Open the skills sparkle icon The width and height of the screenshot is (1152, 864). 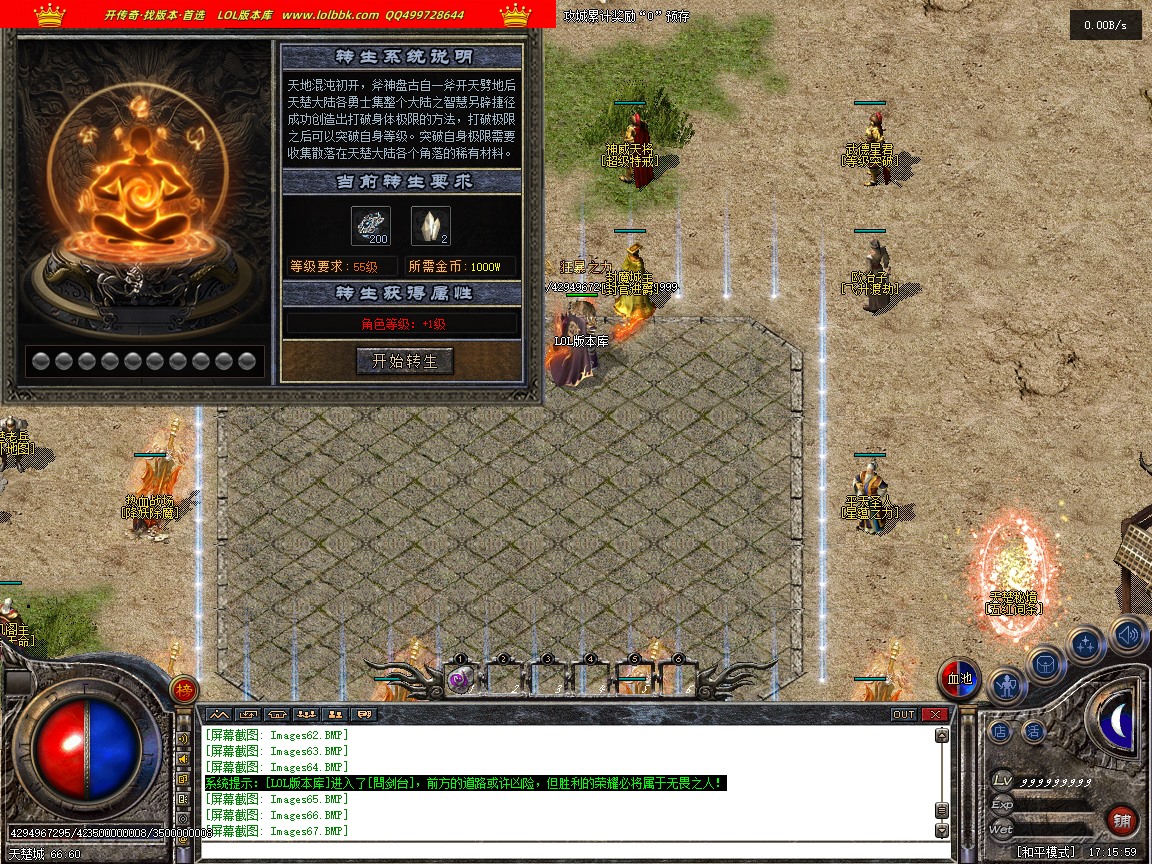(1086, 645)
